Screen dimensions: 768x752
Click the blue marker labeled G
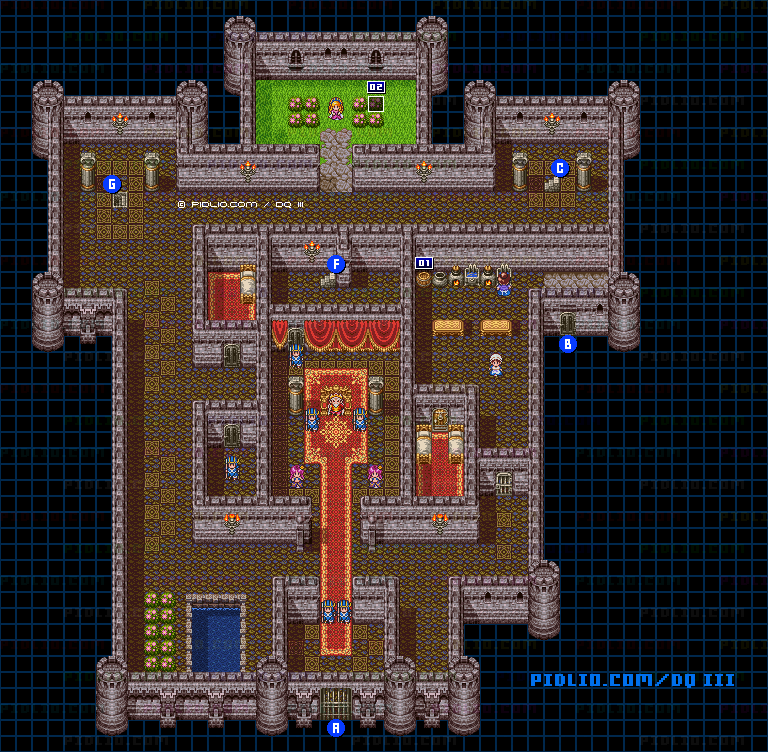click(112, 184)
